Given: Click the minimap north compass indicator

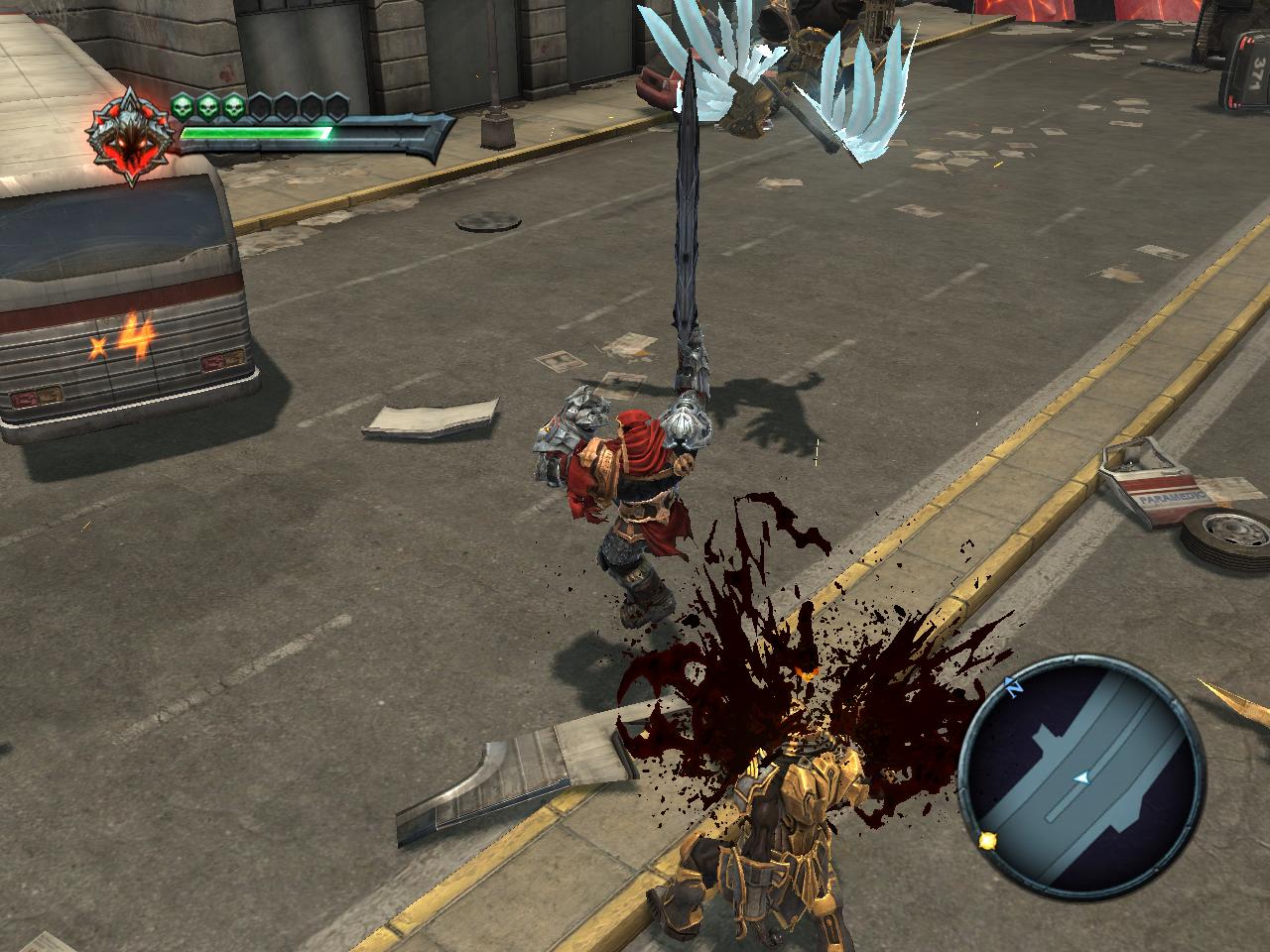Looking at the screenshot, I should click(1014, 685).
